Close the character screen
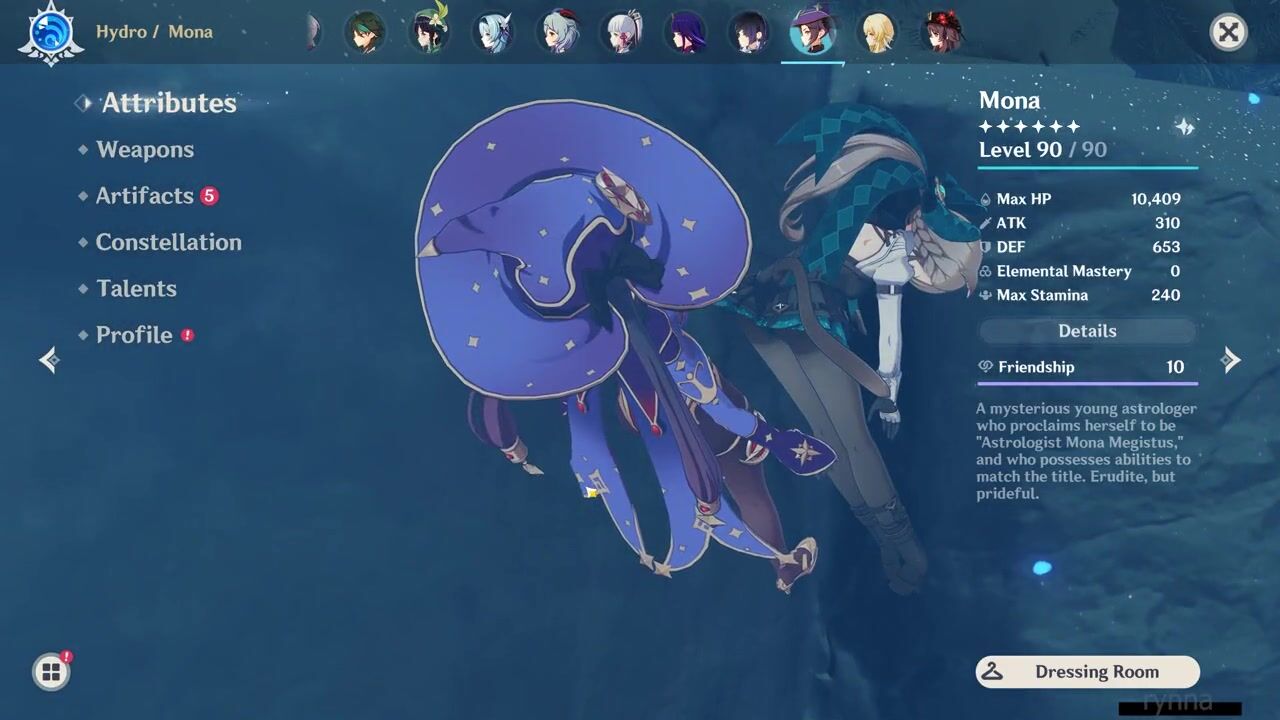The width and height of the screenshot is (1280, 720). (1228, 33)
